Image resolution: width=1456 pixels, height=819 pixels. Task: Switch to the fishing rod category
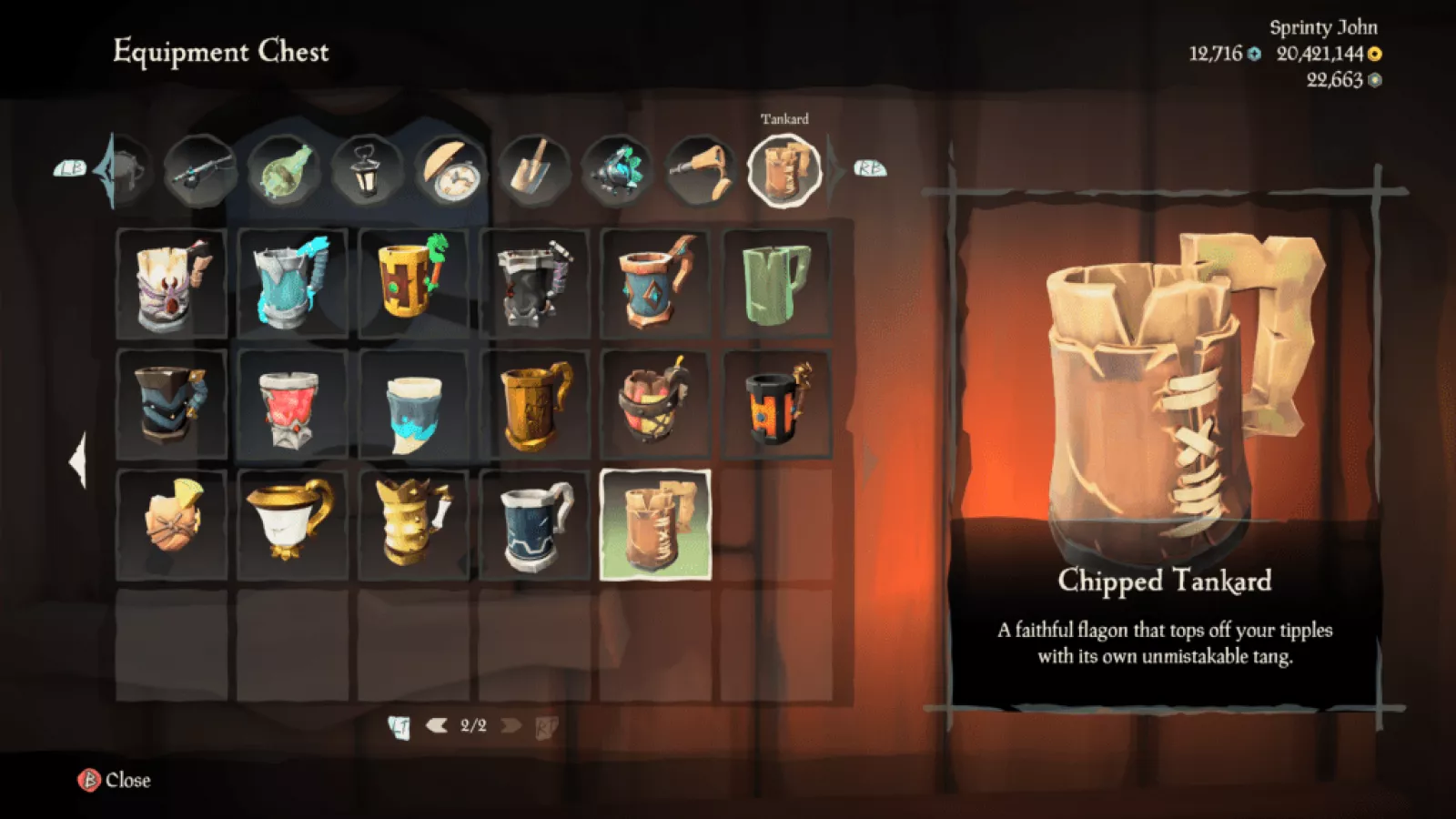coord(201,169)
